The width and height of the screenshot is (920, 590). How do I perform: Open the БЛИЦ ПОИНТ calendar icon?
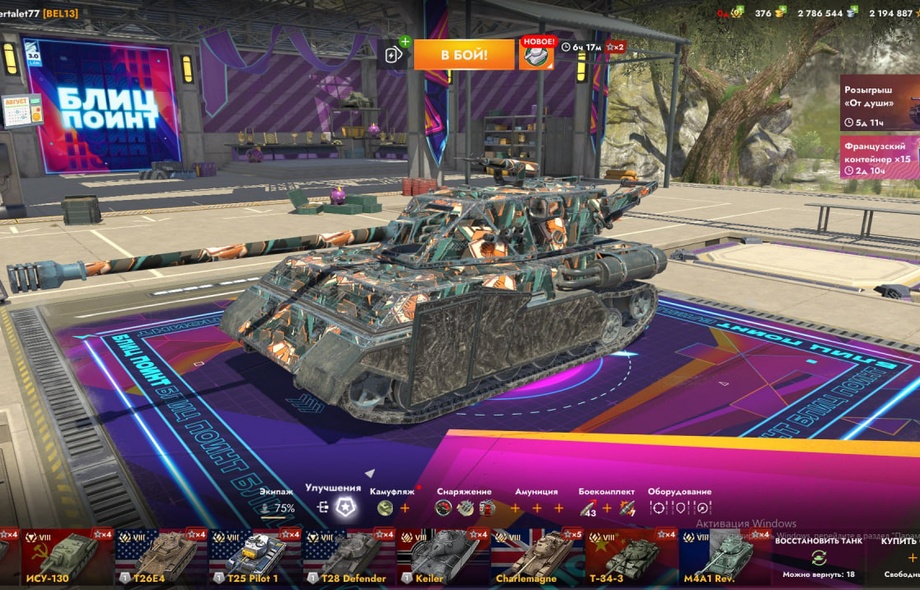coord(21,109)
